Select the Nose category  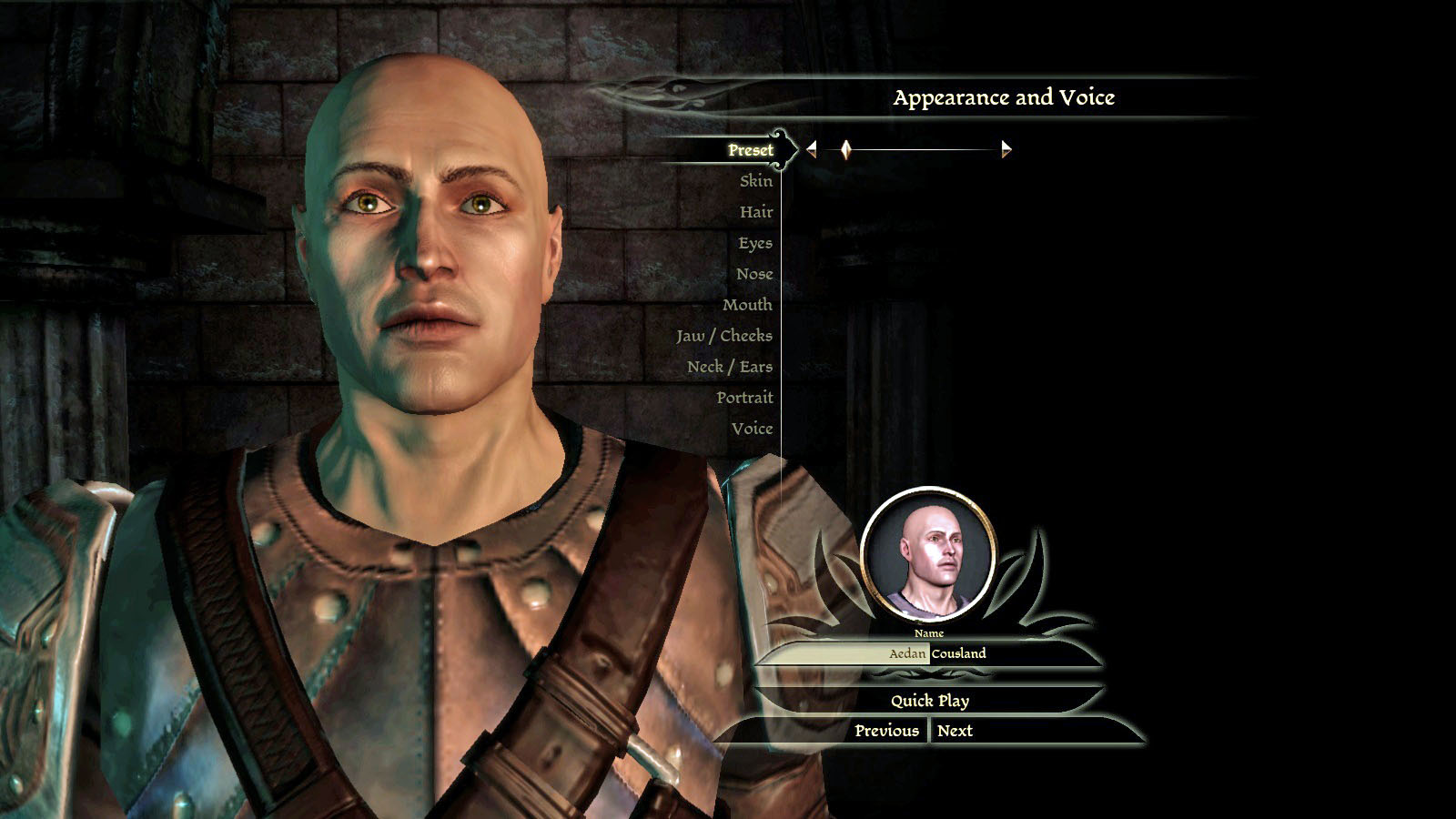[753, 274]
